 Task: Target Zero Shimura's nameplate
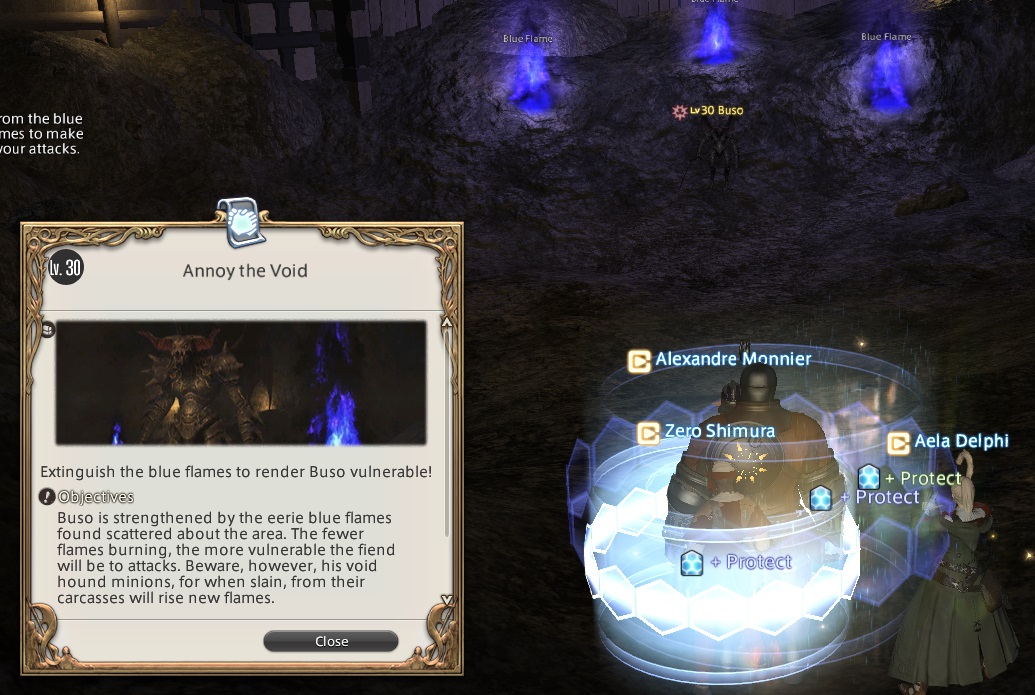pyautogui.click(x=719, y=432)
